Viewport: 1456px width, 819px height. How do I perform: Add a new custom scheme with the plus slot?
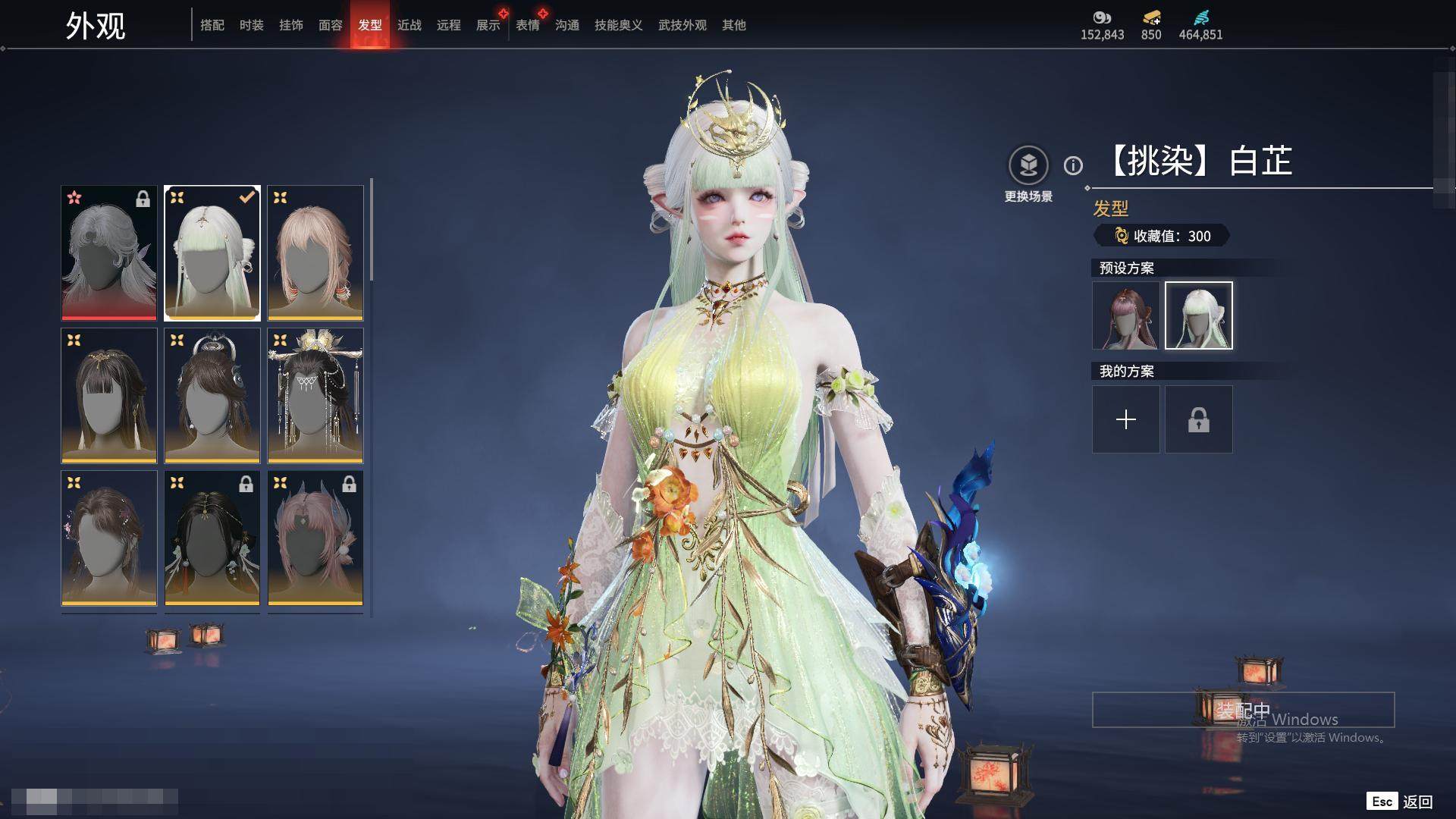pyautogui.click(x=1125, y=419)
